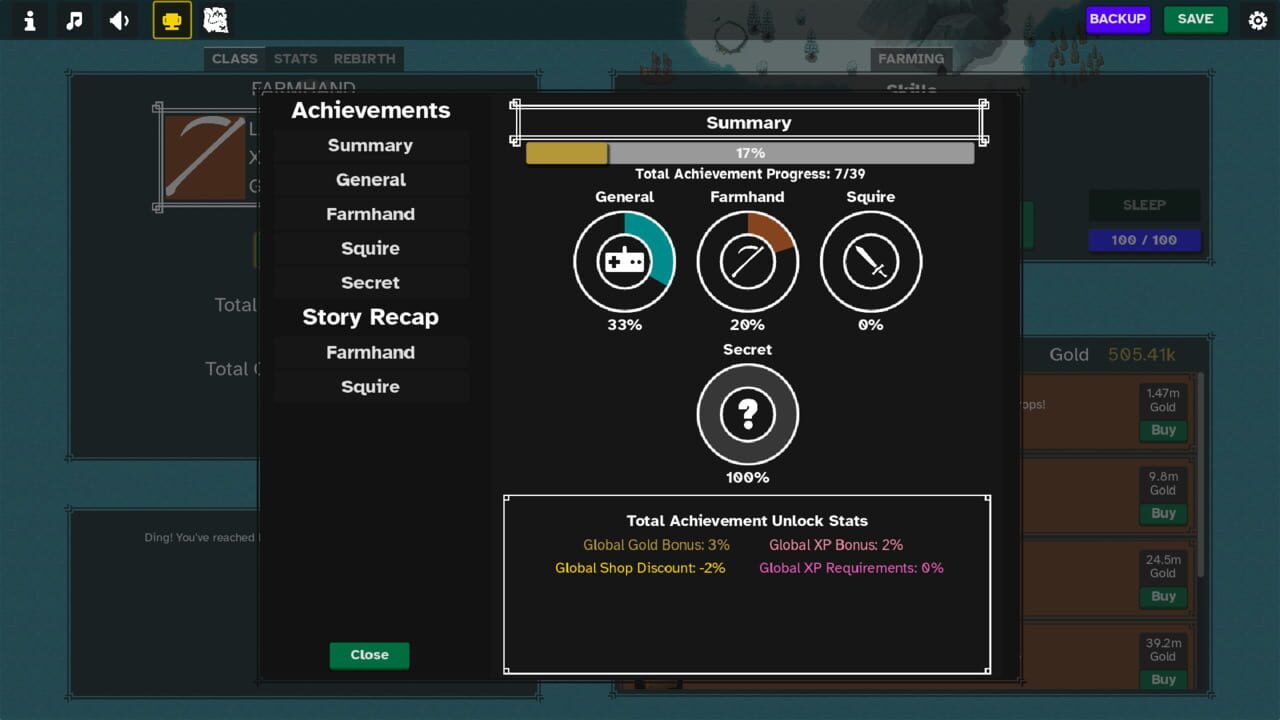This screenshot has width=1280, height=720.
Task: Click the BACKUP button
Action: click(x=1118, y=19)
